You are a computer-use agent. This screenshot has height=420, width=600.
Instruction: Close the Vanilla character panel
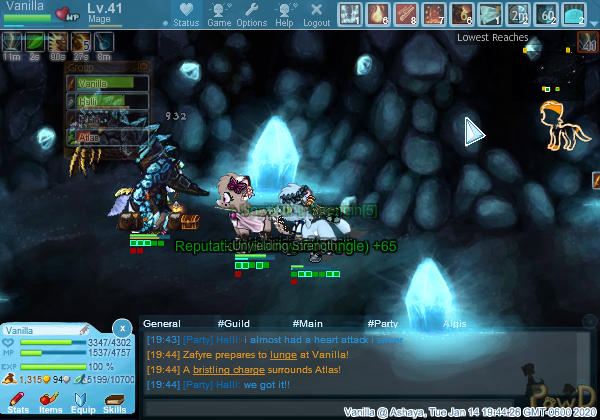[121, 327]
